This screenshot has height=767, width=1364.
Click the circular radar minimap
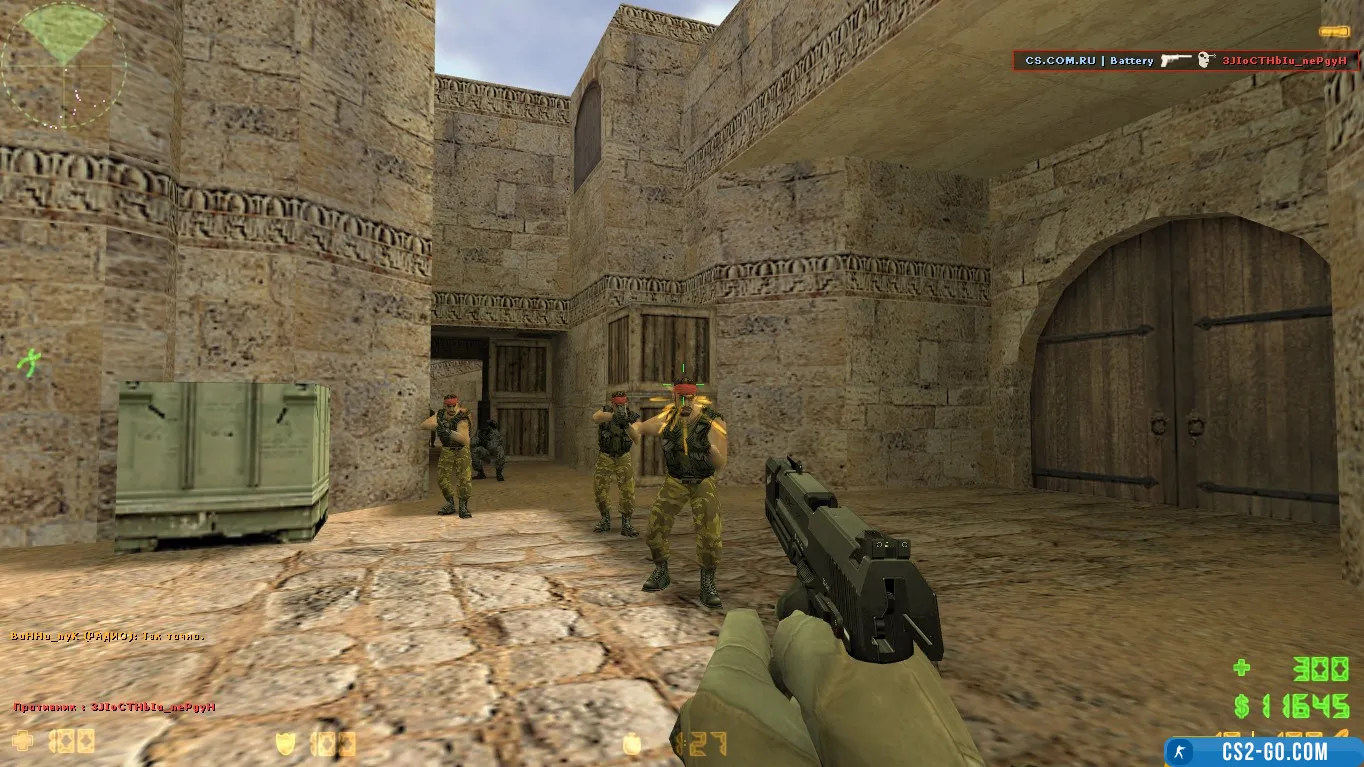pyautogui.click(x=63, y=64)
